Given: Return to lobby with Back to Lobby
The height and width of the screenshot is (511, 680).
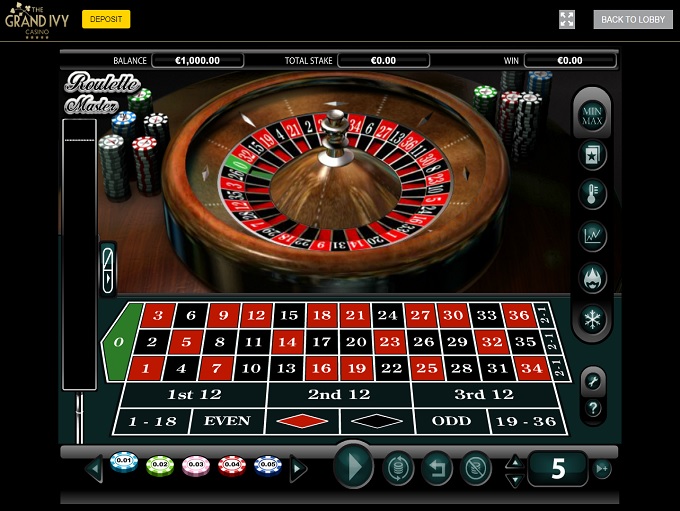Looking at the screenshot, I should [x=633, y=19].
